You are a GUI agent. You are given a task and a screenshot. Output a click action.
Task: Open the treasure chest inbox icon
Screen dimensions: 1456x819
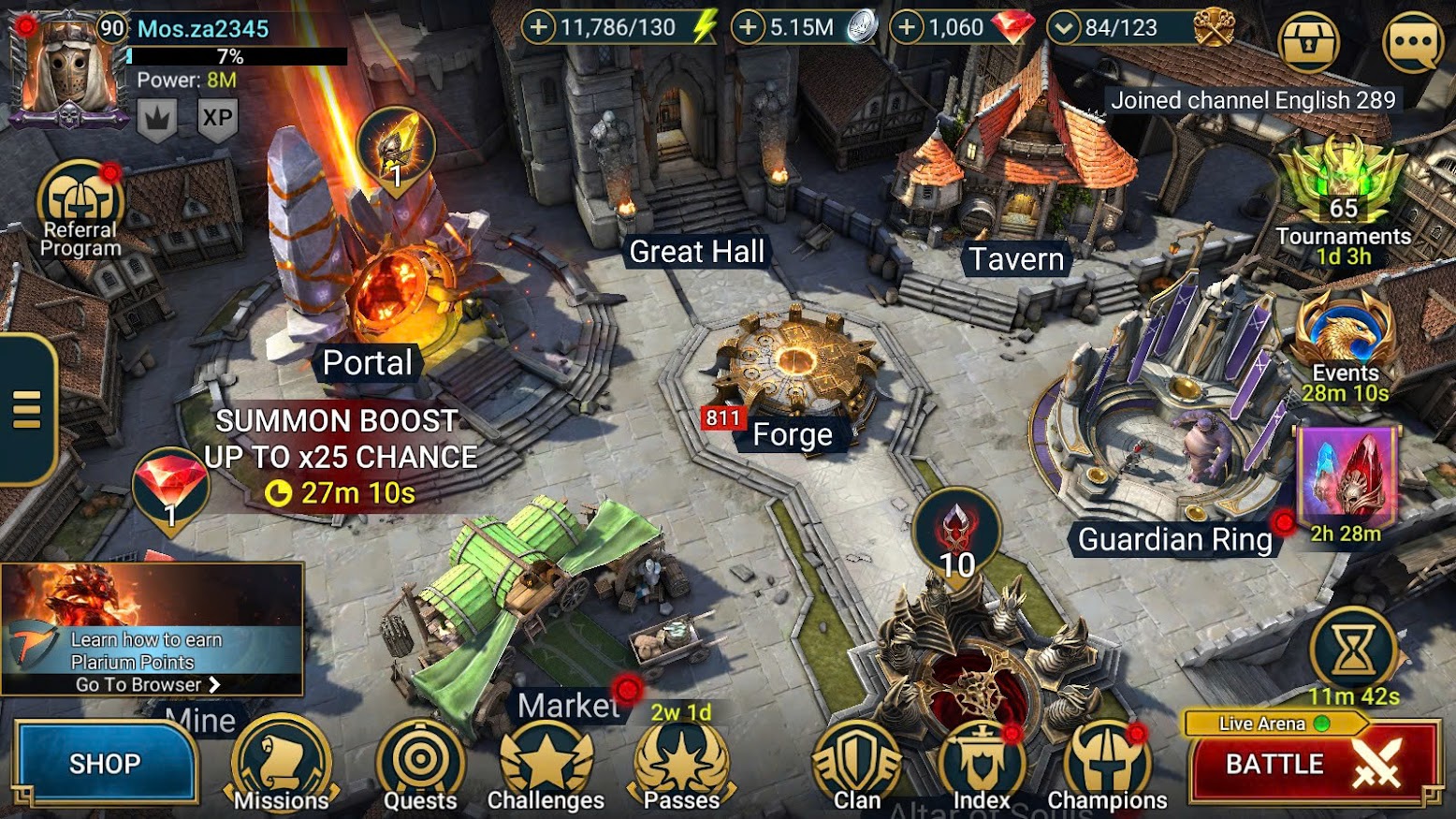1308,41
